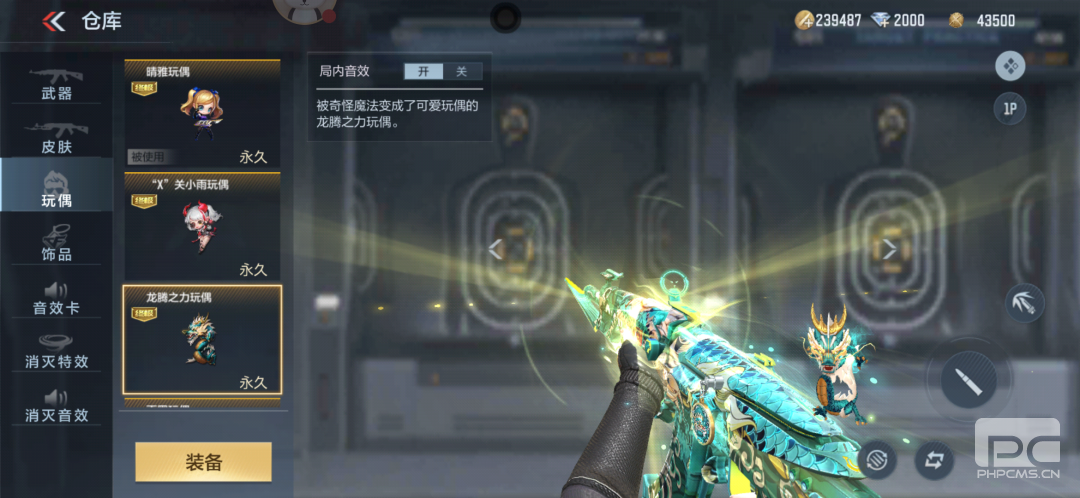The image size is (1080, 498).
Task: Go back from the 仓库 screen
Action: coord(54,21)
